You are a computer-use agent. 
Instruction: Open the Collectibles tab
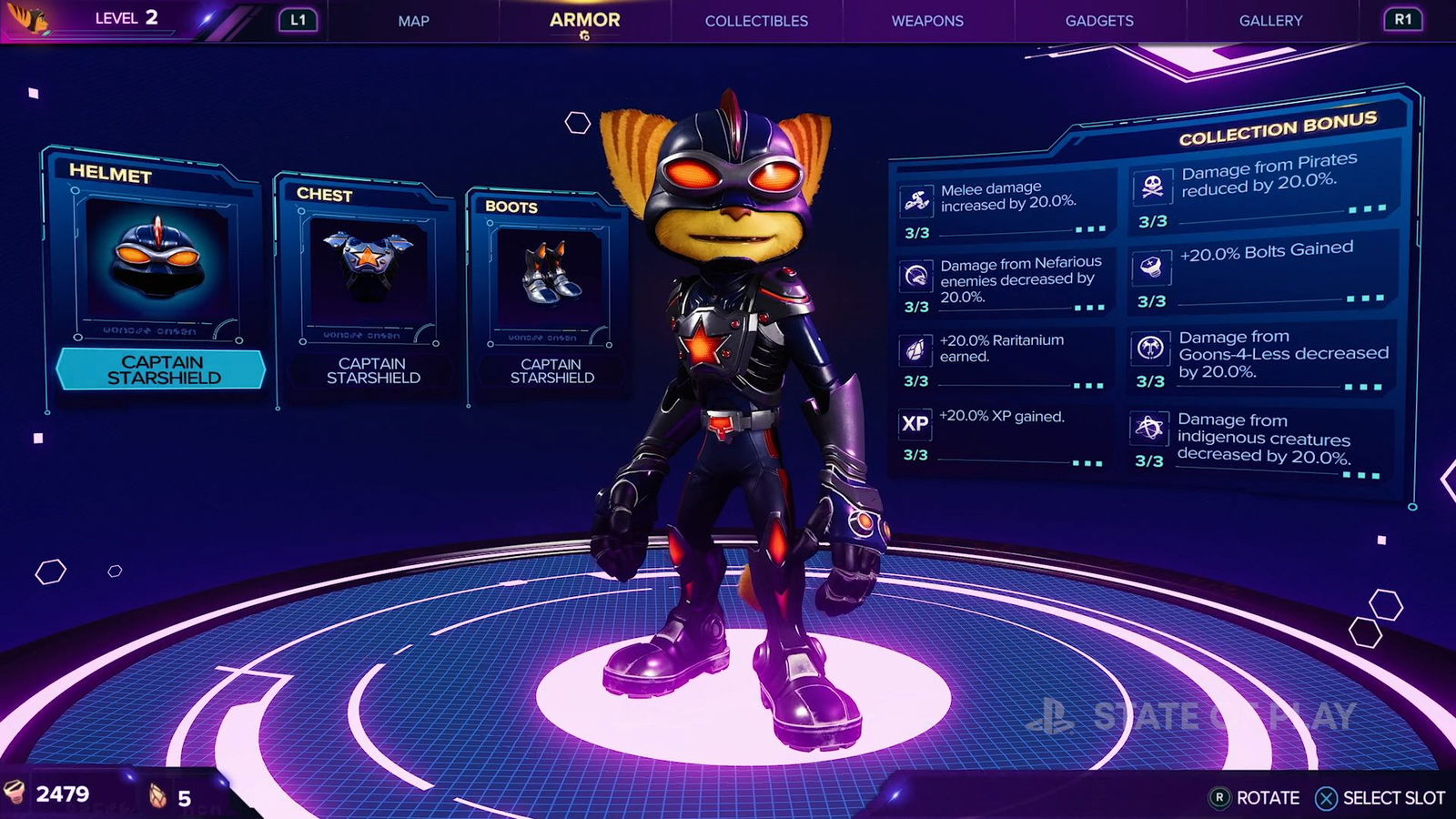(x=756, y=20)
